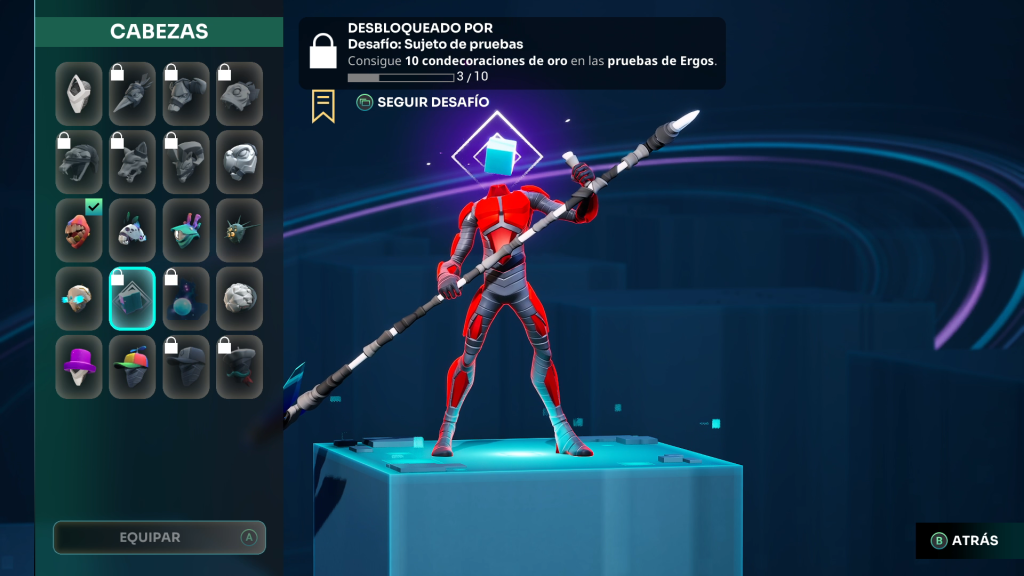Select the grey rock boulder head

click(x=239, y=298)
